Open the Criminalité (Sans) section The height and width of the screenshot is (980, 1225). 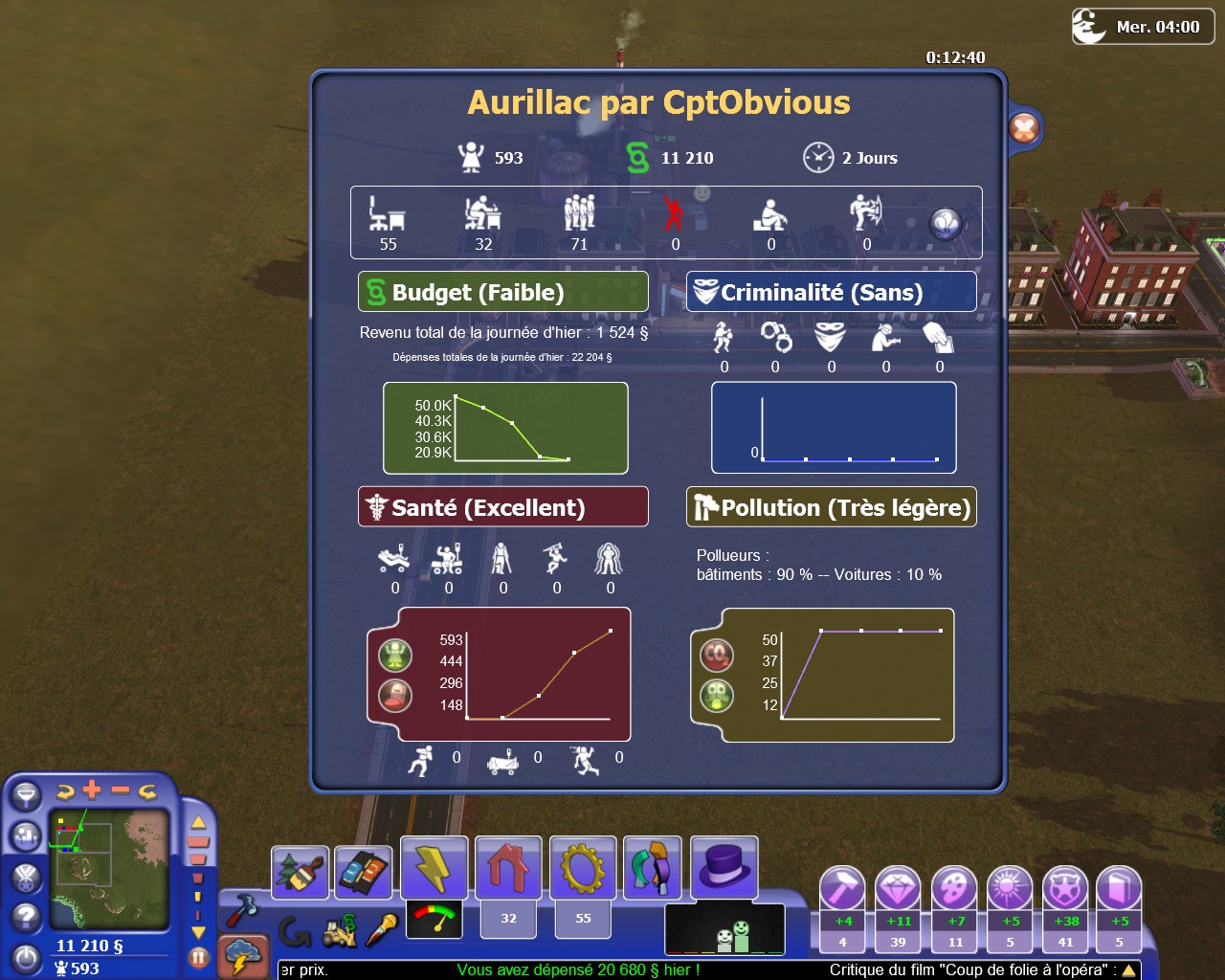coord(831,292)
